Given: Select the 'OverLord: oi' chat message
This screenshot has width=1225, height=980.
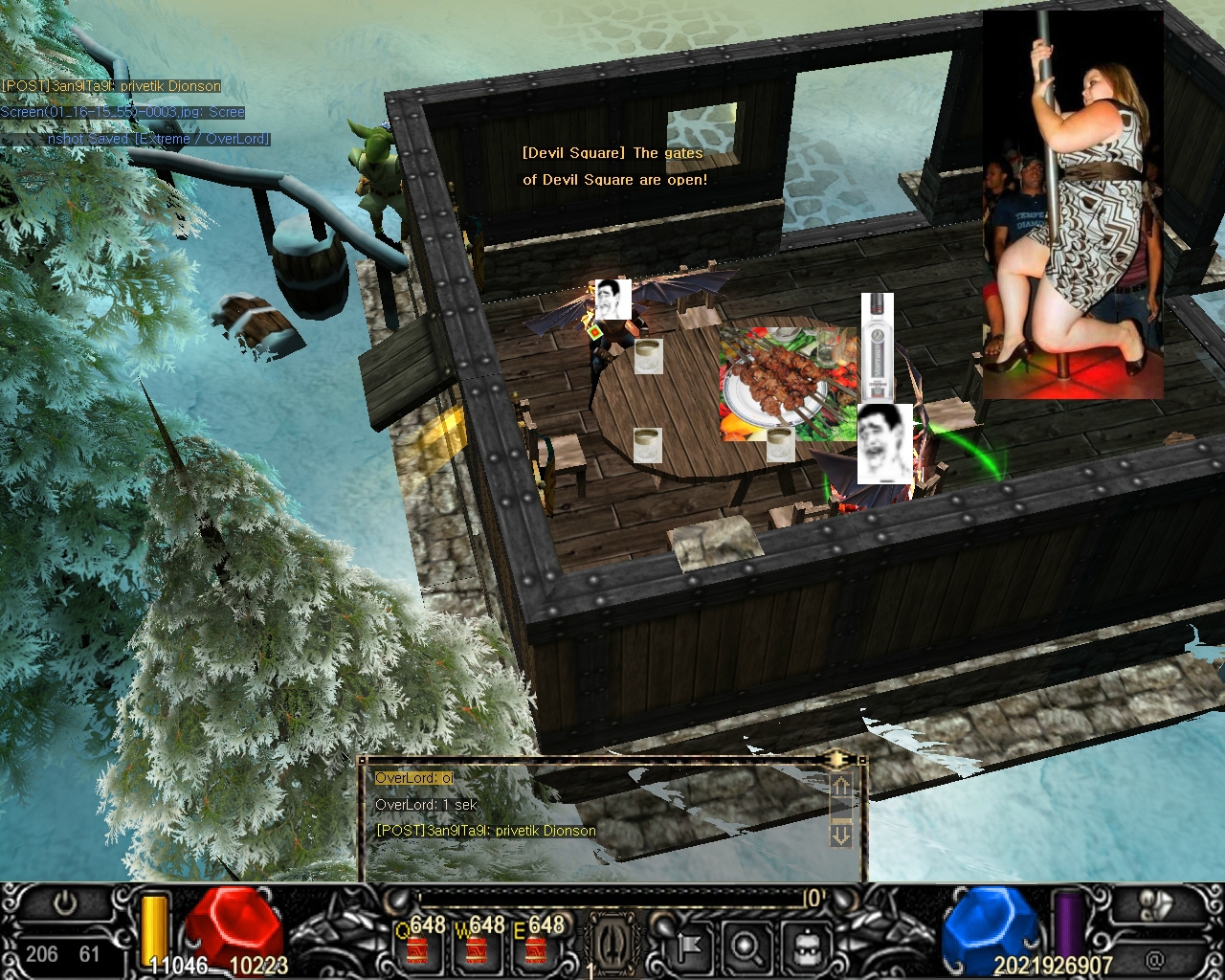Looking at the screenshot, I should coord(414,778).
